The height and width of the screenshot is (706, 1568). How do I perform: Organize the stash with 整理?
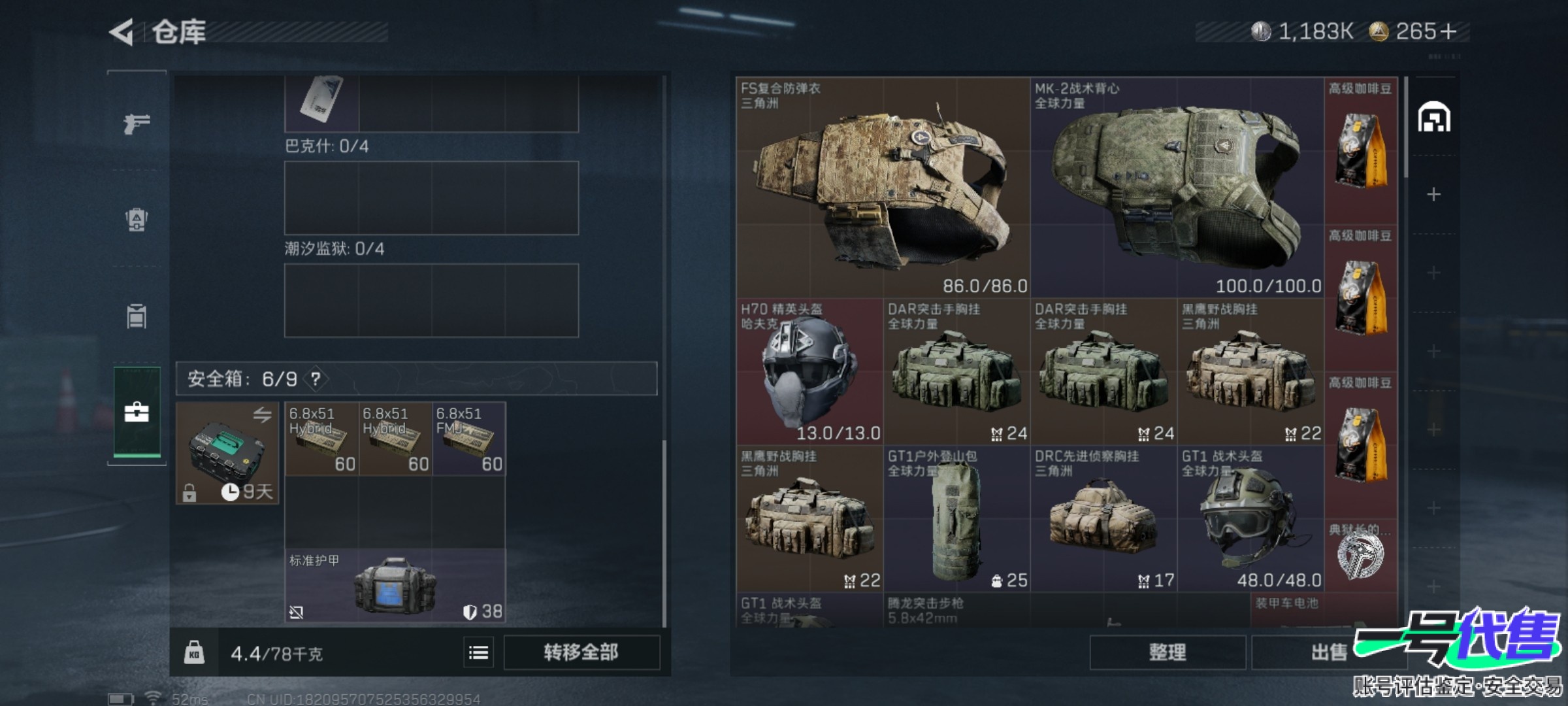1167,652
